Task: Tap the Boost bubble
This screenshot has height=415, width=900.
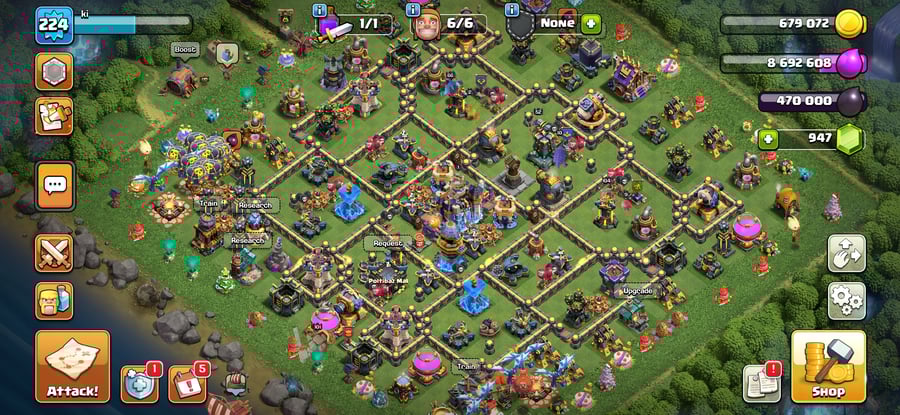Action: point(185,48)
